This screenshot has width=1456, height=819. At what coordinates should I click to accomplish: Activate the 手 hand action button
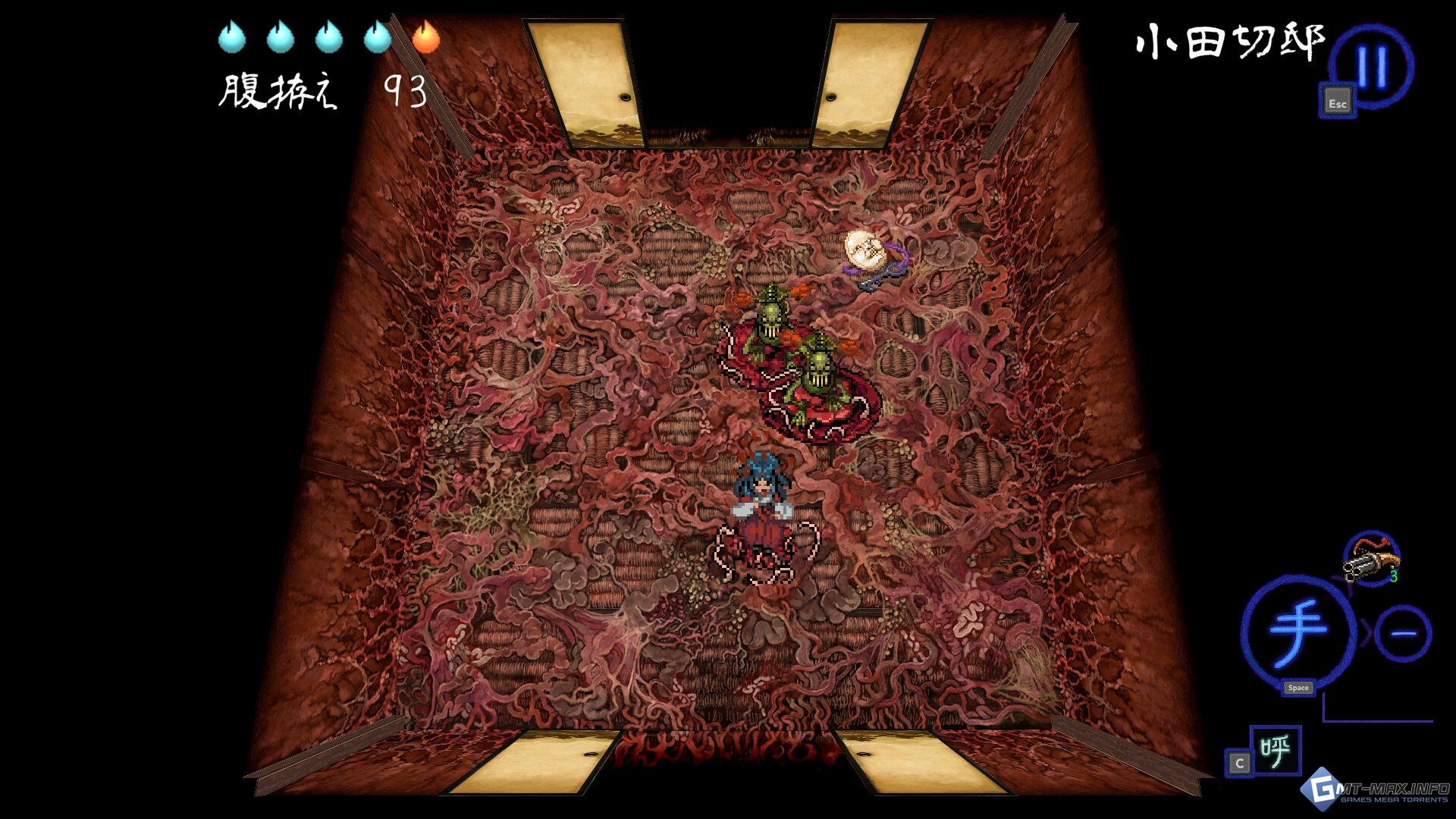point(1298,631)
